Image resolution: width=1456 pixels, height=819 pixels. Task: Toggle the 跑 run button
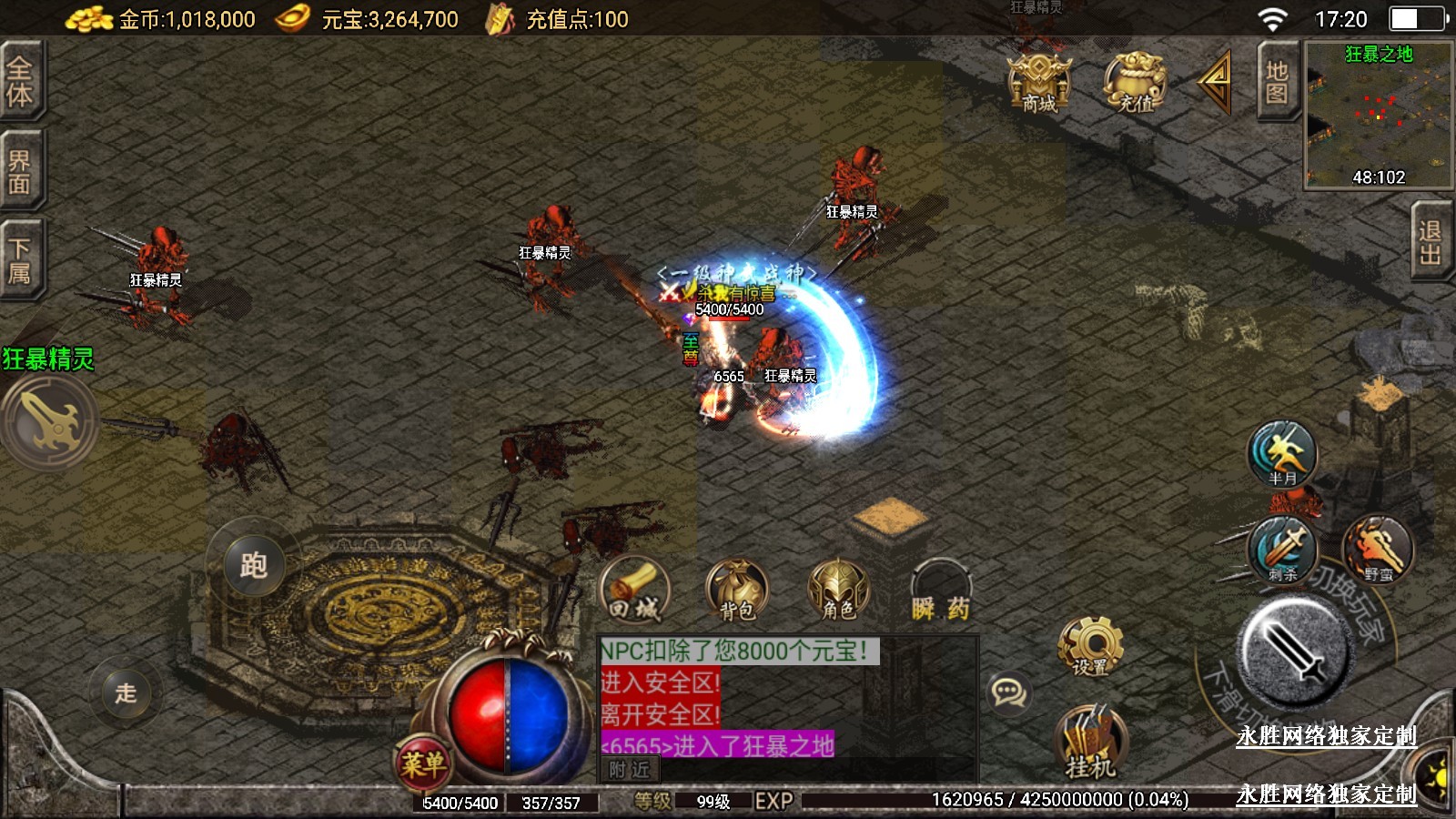pos(253,565)
